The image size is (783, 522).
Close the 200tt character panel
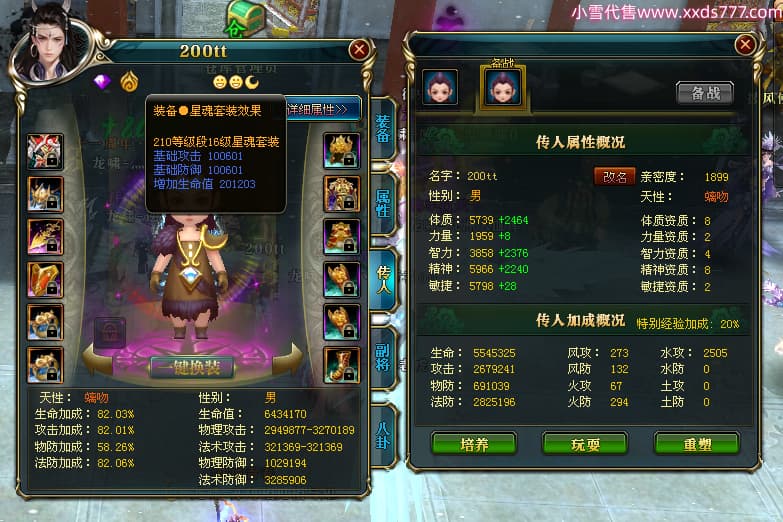point(359,49)
